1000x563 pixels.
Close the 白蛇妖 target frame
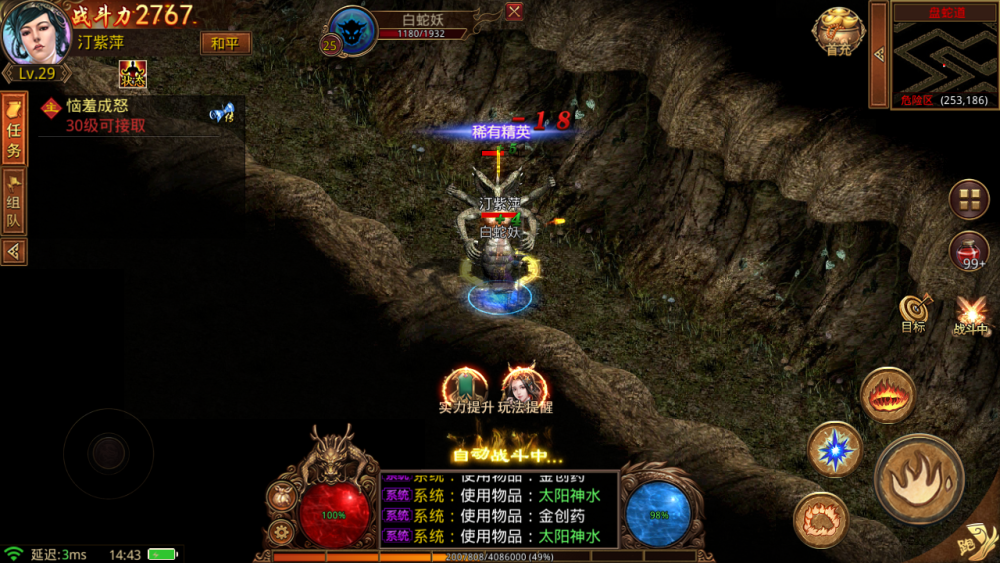pos(514,11)
